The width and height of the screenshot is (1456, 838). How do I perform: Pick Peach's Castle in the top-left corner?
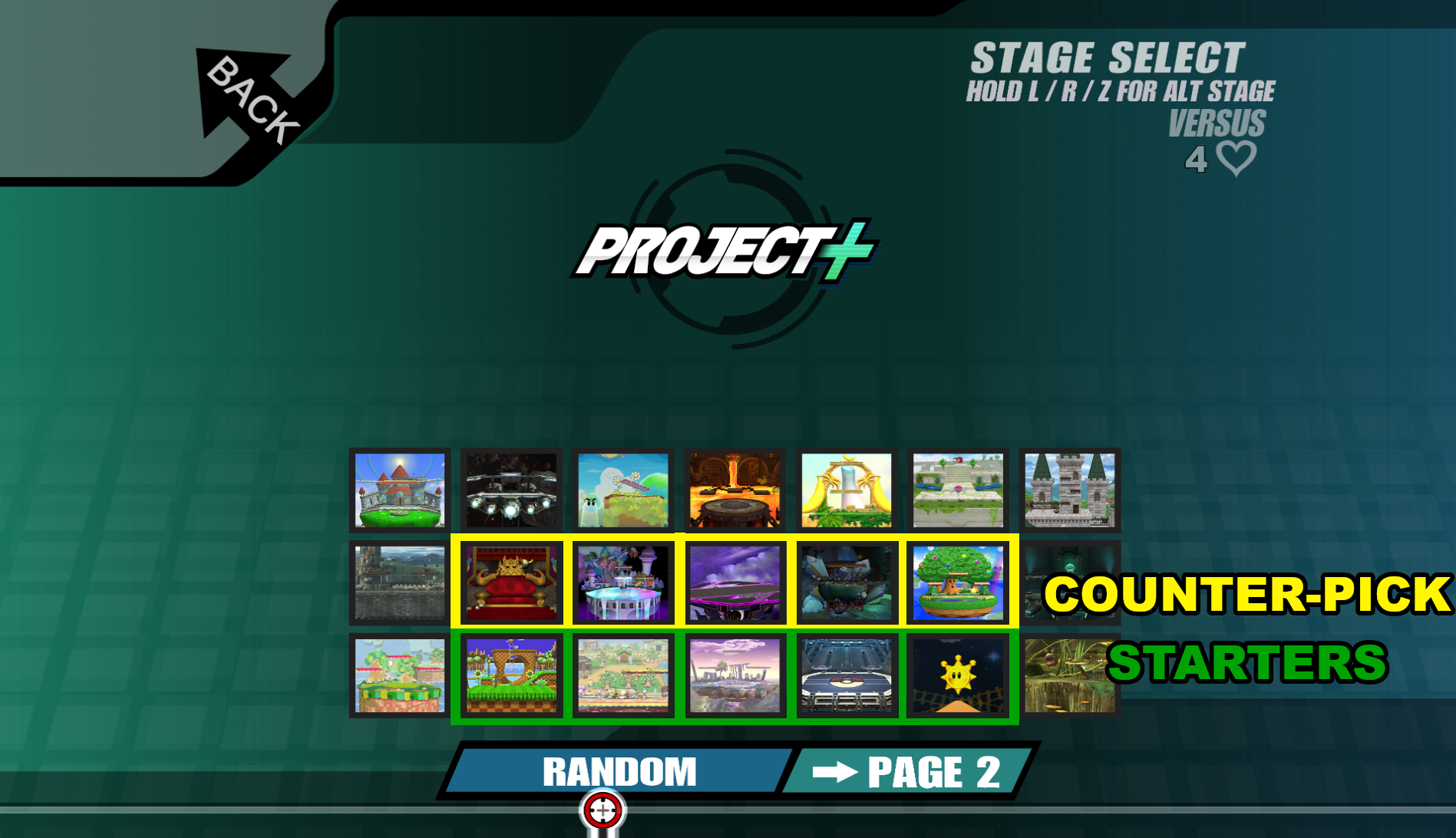click(x=399, y=490)
